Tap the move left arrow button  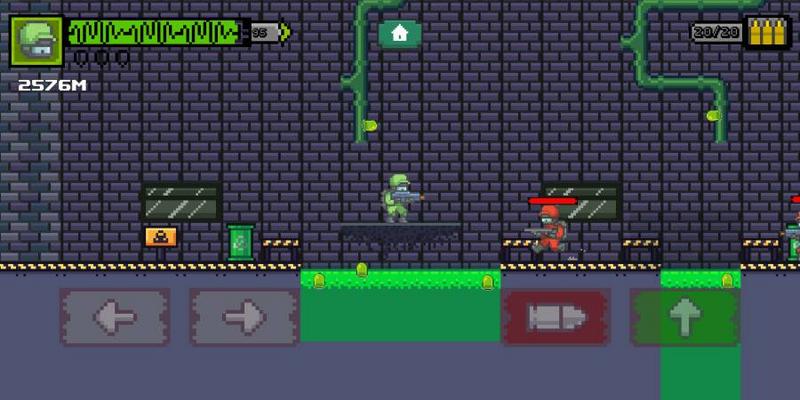pyautogui.click(x=114, y=317)
